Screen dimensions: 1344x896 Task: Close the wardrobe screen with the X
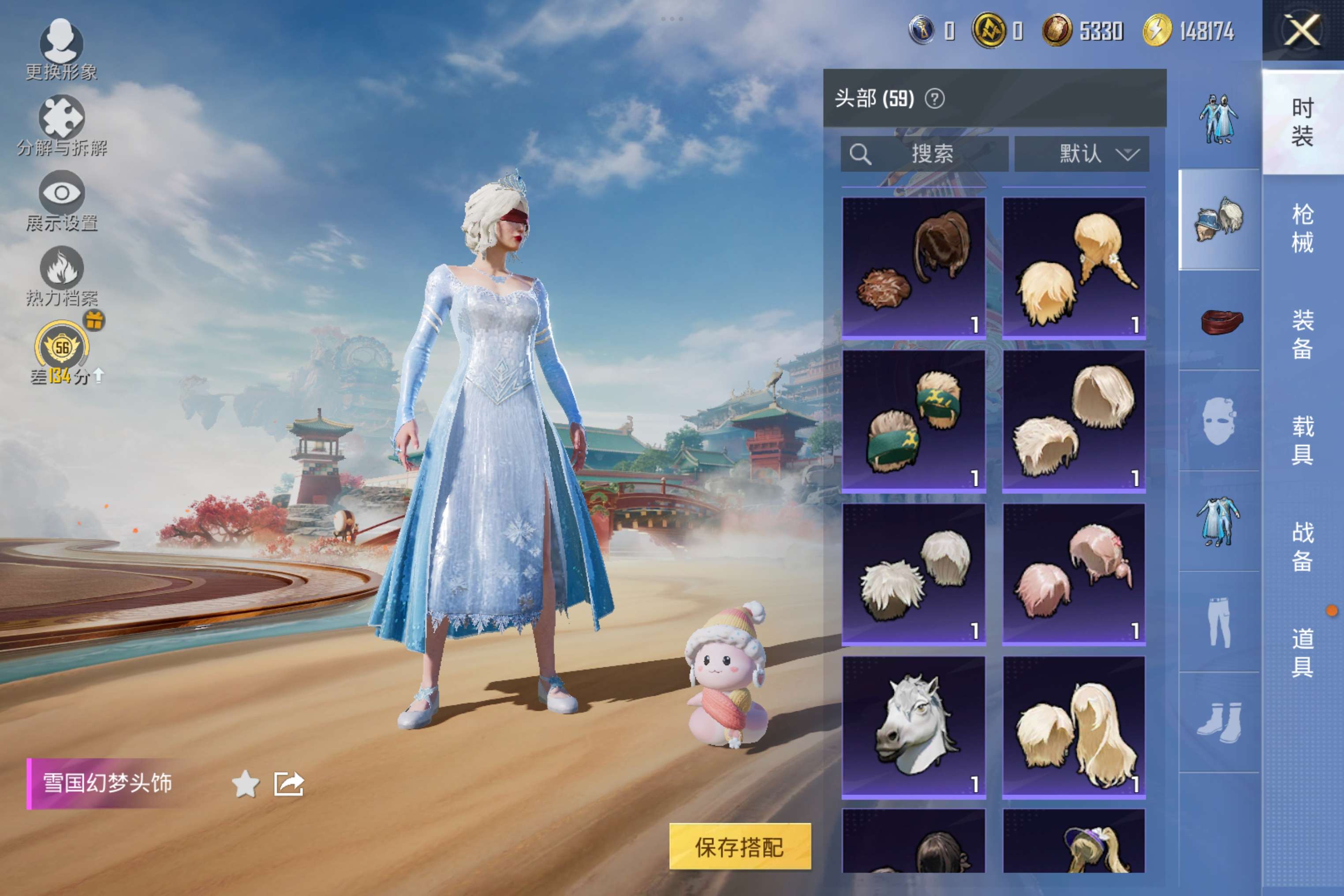click(x=1302, y=30)
